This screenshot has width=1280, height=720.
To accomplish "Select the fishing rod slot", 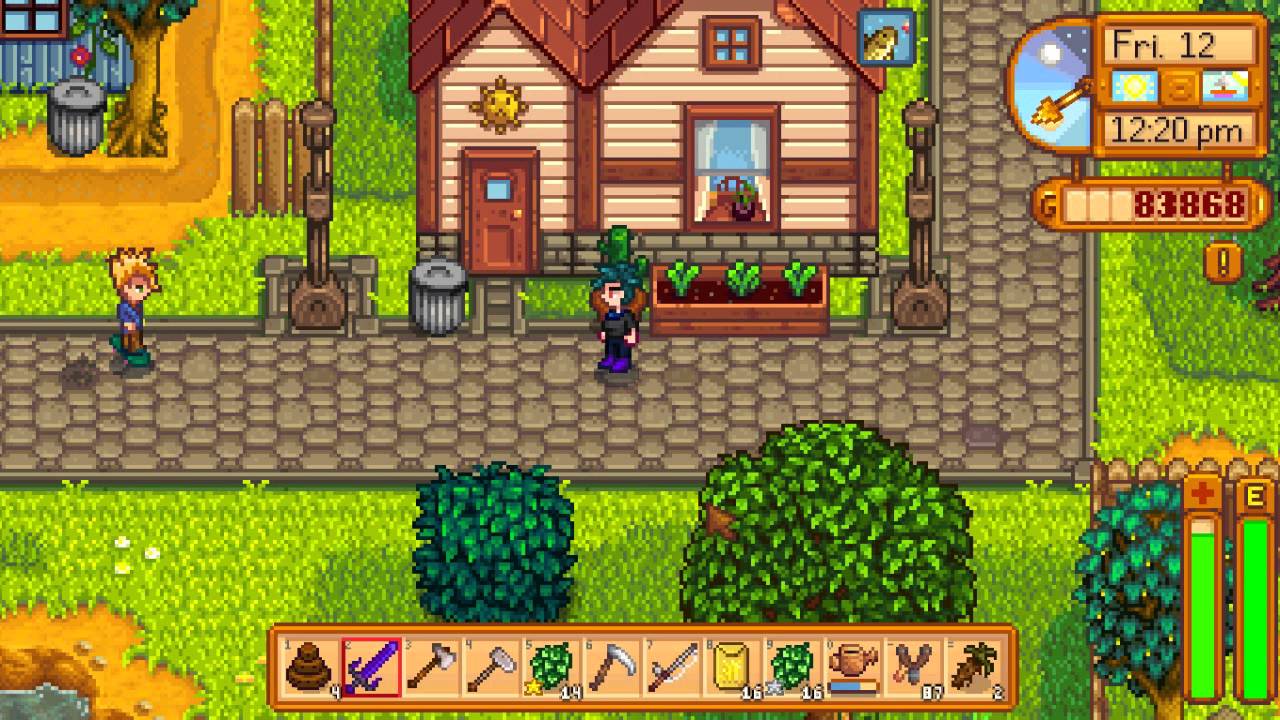I will point(672,667).
